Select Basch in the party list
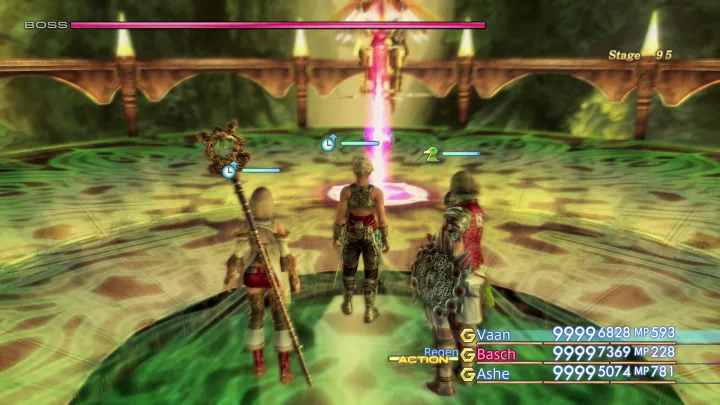The height and width of the screenshot is (405, 720). tap(497, 354)
